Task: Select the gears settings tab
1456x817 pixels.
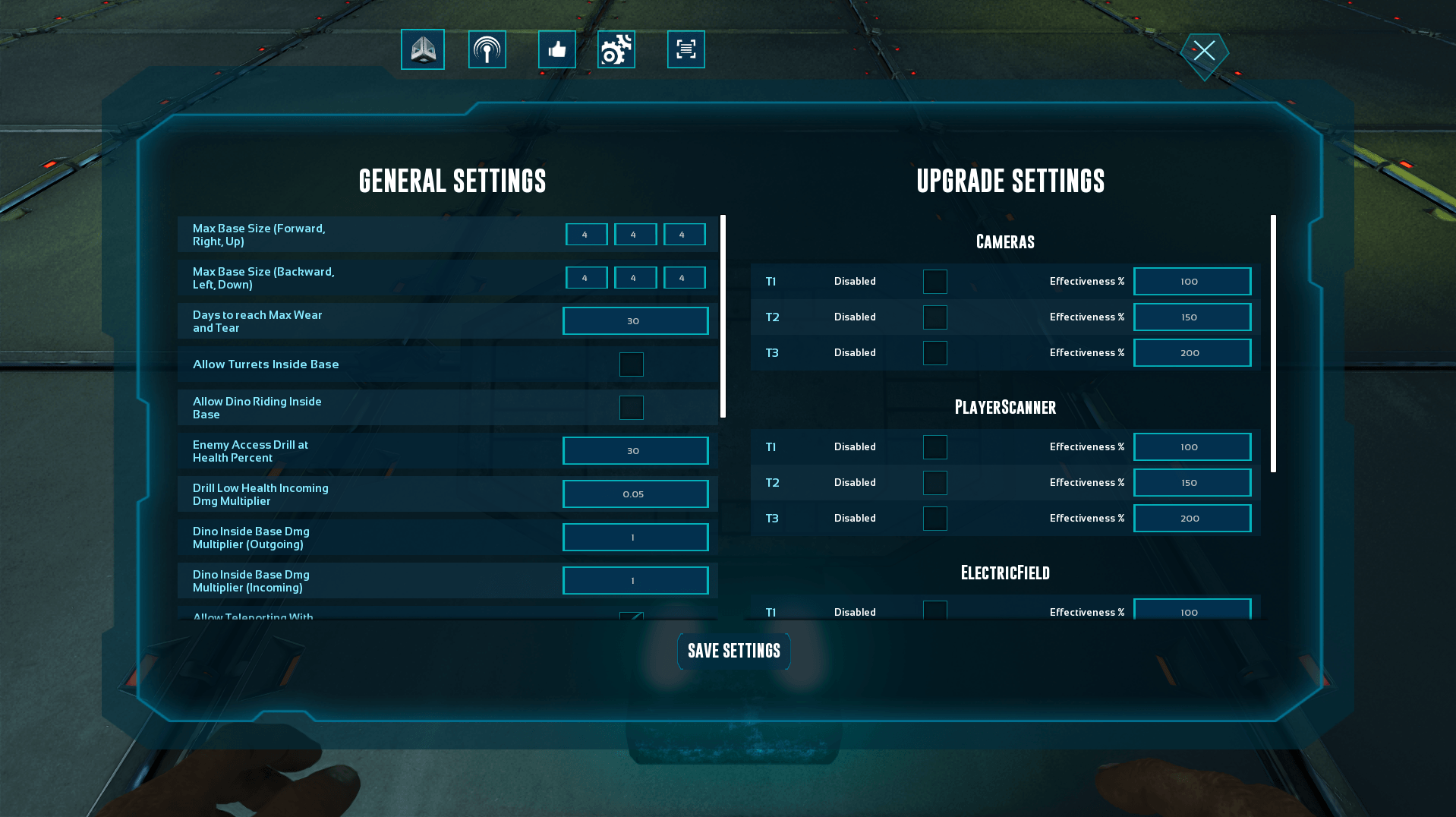Action: pos(616,49)
